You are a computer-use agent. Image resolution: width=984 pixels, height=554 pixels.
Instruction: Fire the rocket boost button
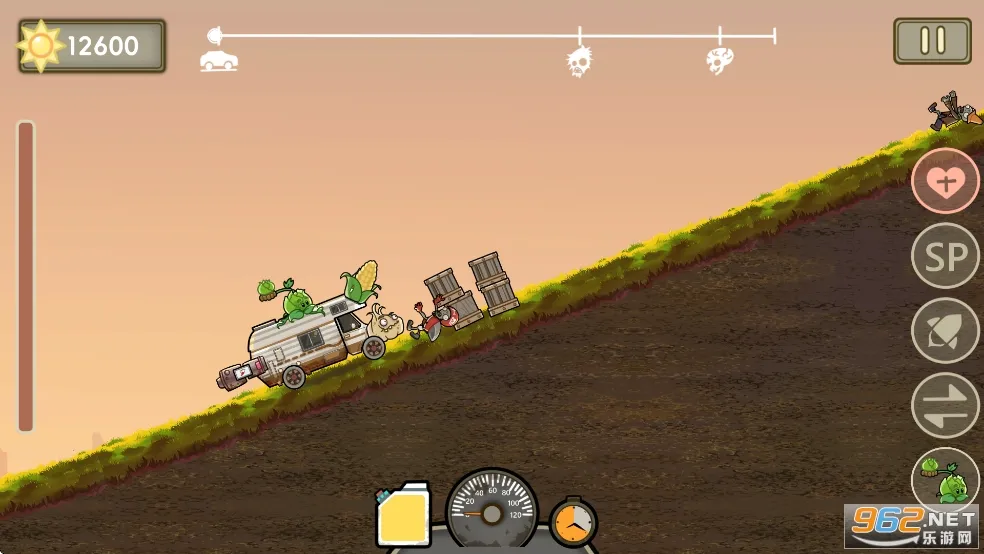[x=945, y=331]
